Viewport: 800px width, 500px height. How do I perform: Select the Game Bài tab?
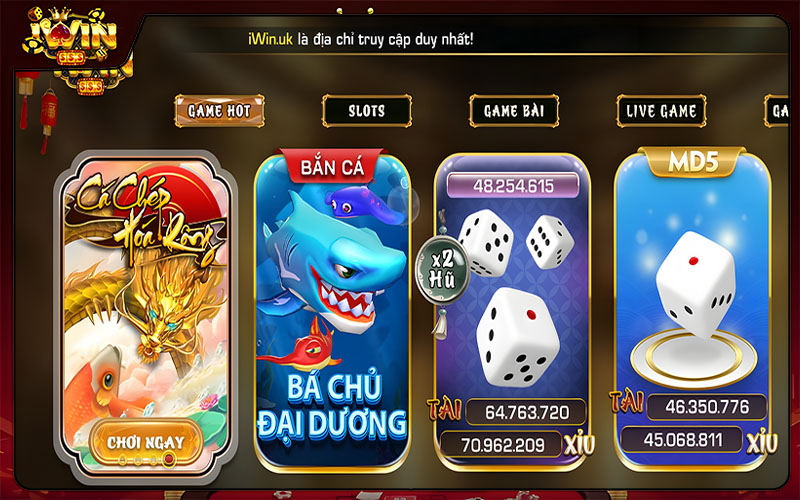[514, 110]
